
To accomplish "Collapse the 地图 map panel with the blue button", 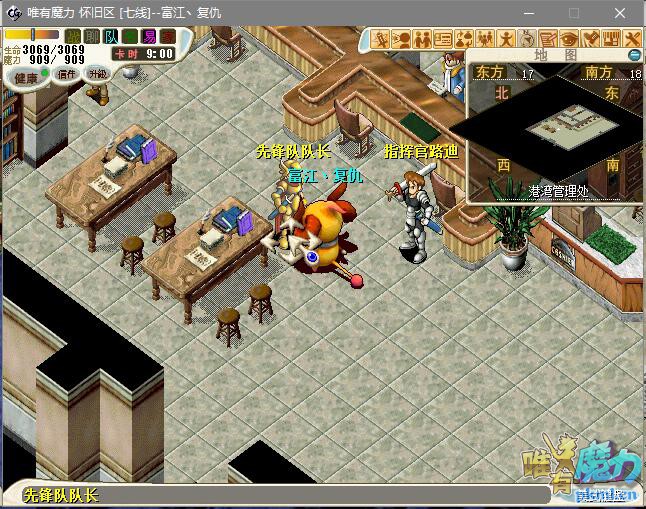I will click(633, 54).
